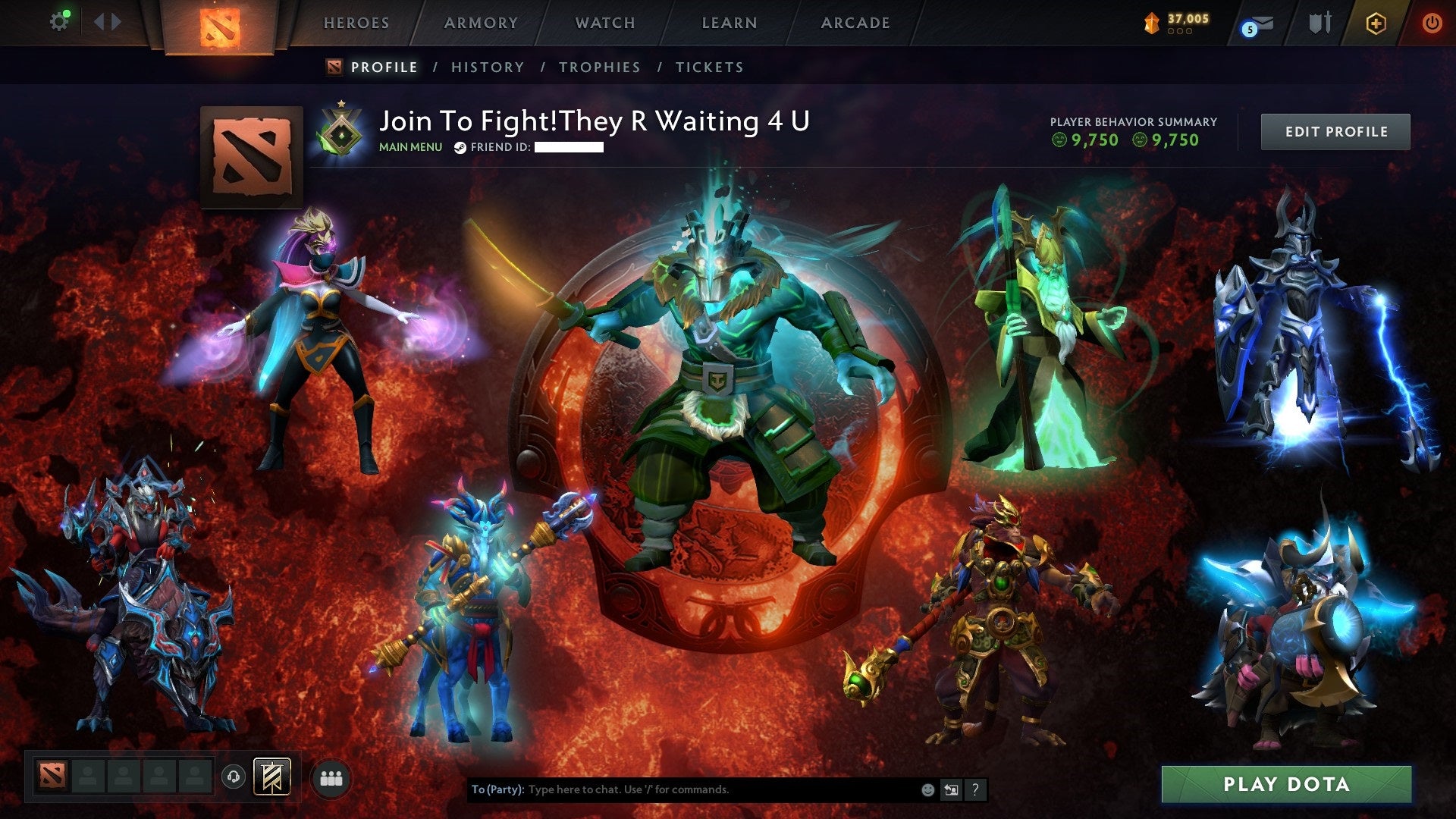This screenshot has width=1456, height=819.
Task: Click inside the party chat input field
Action: tap(682, 789)
